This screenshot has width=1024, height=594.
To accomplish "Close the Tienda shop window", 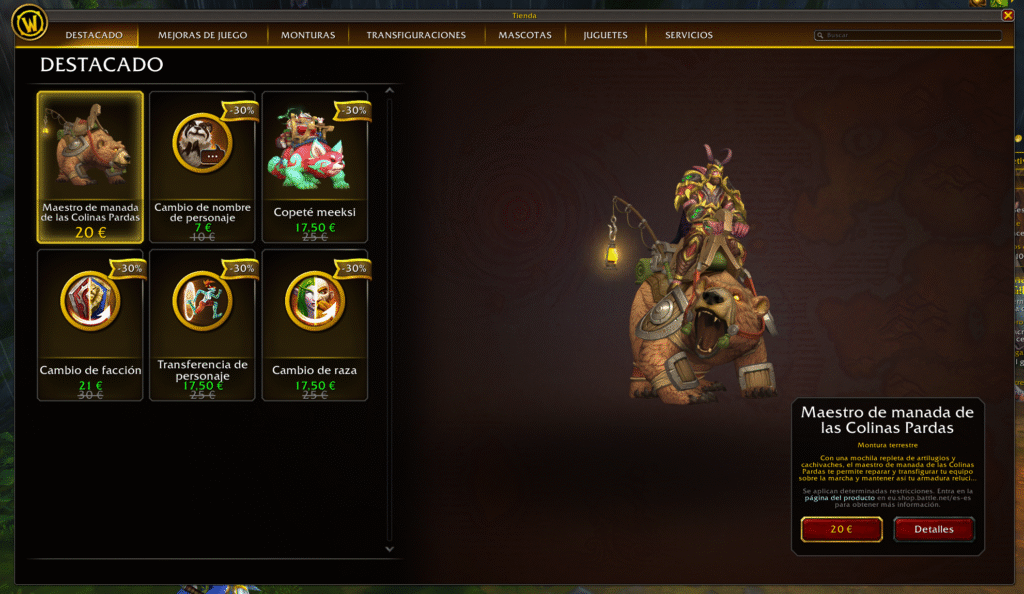I will [x=1008, y=15].
